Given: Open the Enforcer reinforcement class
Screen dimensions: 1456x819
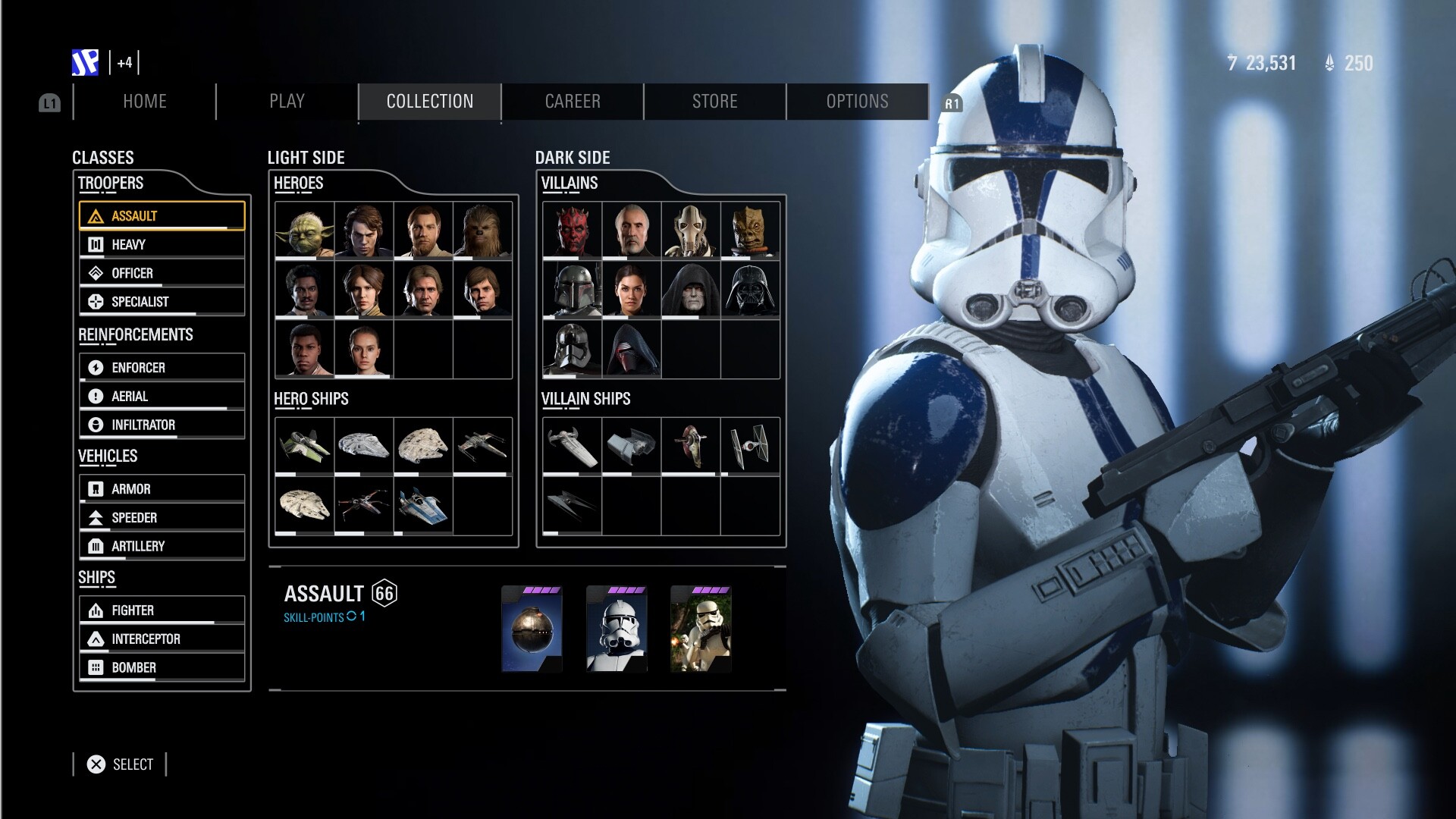Looking at the screenshot, I should pyautogui.click(x=162, y=367).
